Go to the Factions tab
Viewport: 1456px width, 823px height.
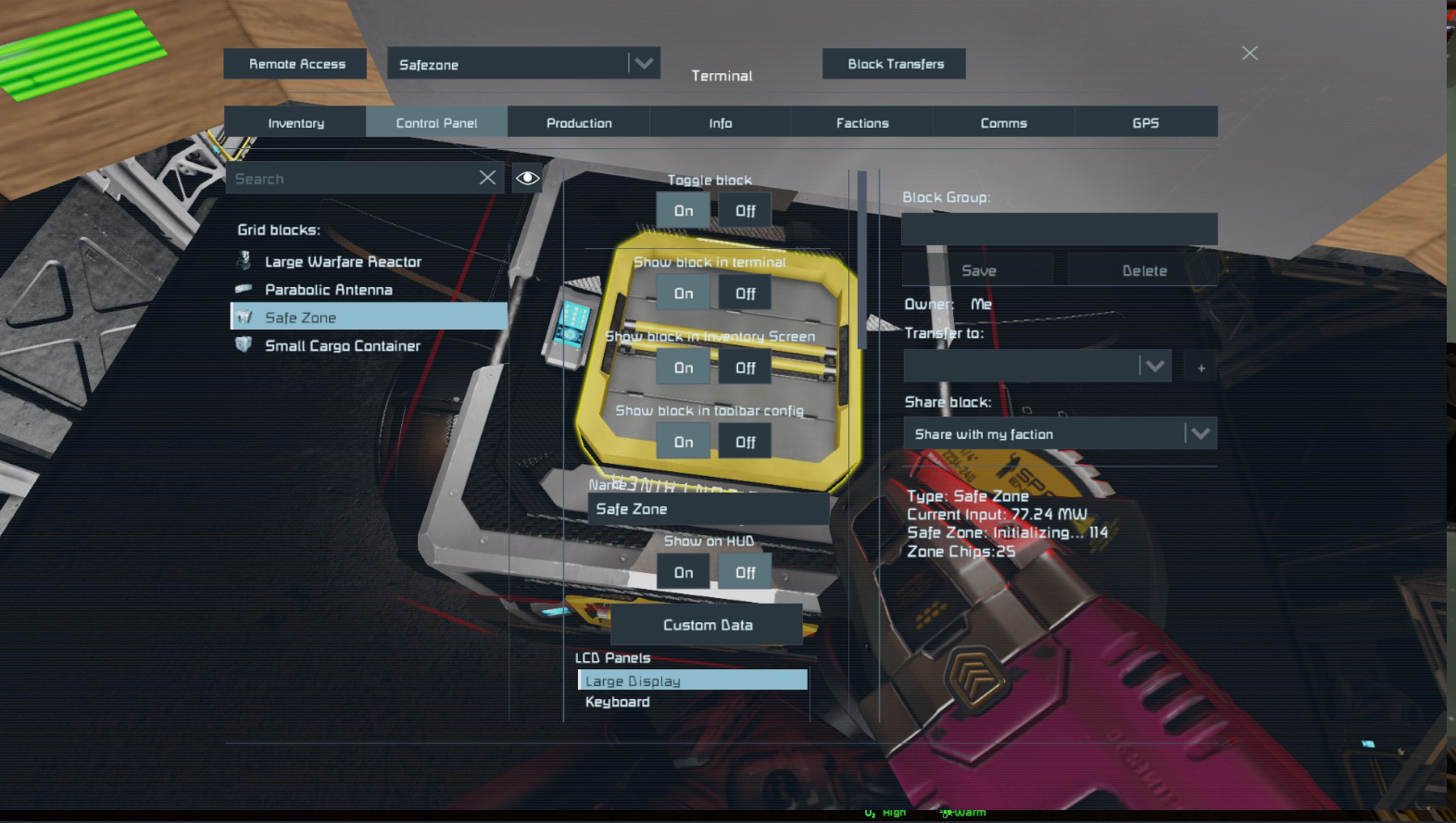(862, 123)
